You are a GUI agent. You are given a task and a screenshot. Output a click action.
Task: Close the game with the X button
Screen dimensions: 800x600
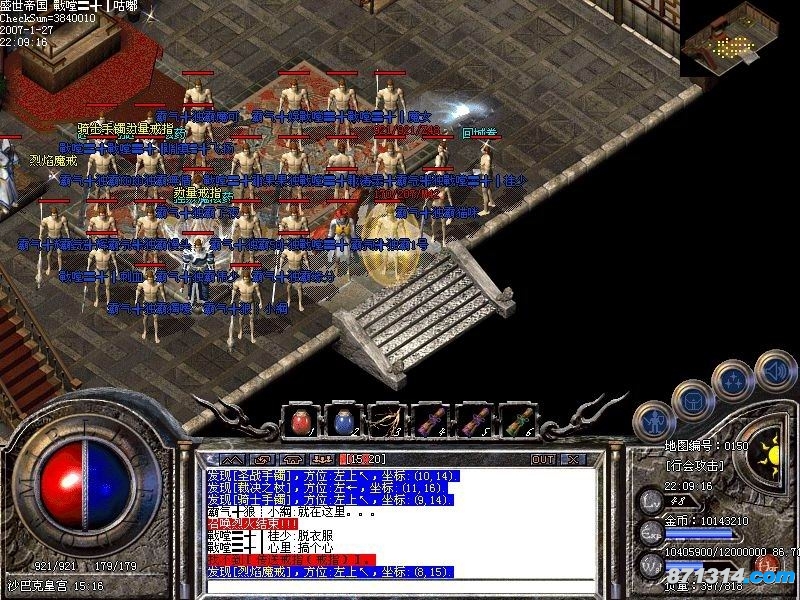[573, 459]
